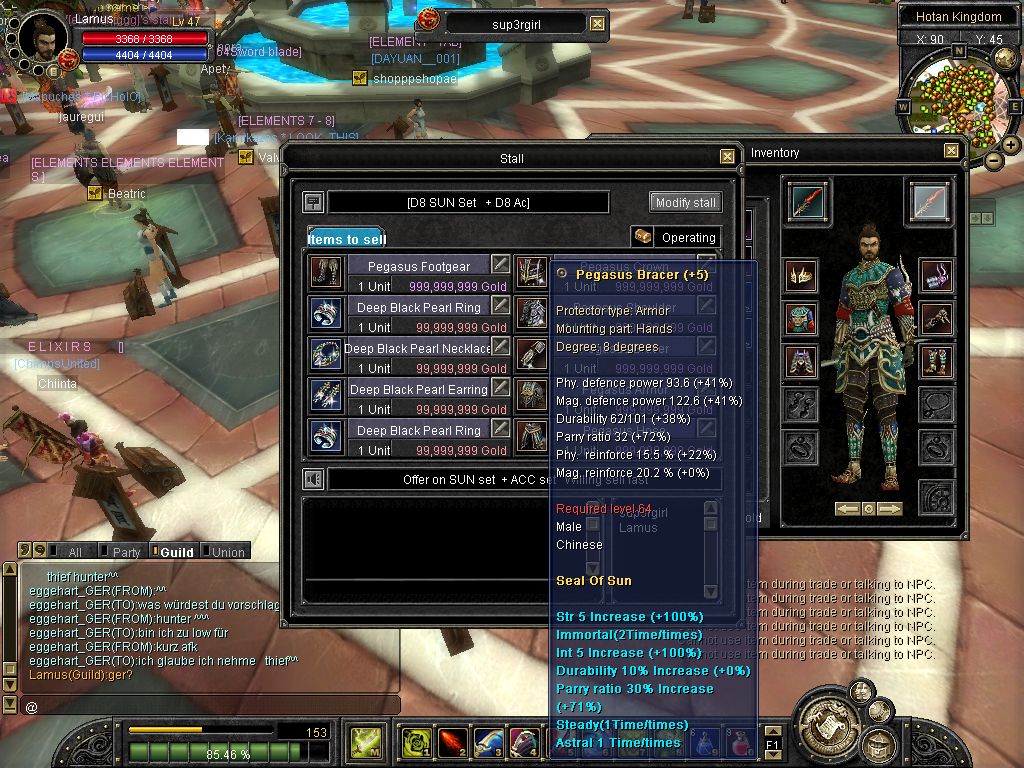Screen dimensions: 1024x768
Task: Click the Modify stall button
Action: pos(685,202)
